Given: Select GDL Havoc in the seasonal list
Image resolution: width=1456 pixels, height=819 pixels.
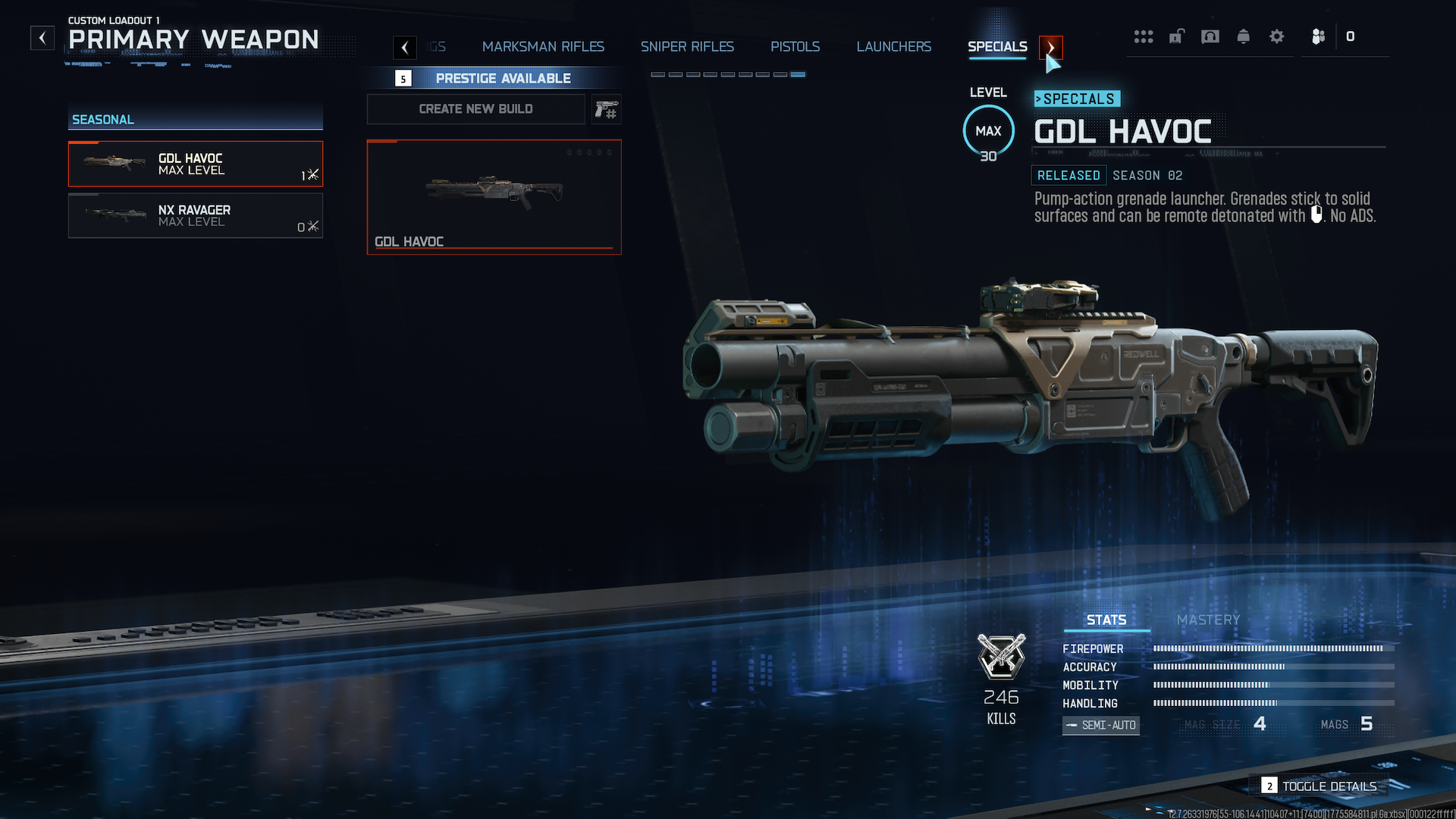Looking at the screenshot, I should [196, 164].
